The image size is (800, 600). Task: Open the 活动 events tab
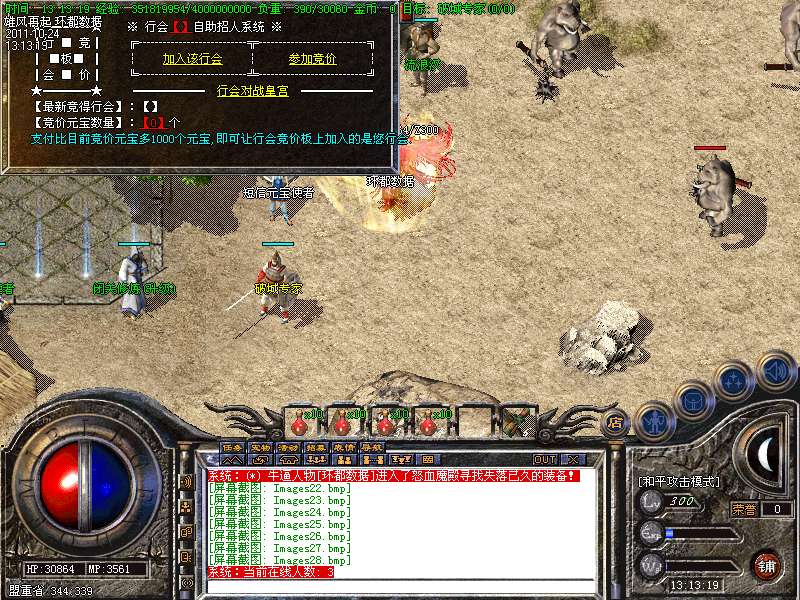(288, 447)
